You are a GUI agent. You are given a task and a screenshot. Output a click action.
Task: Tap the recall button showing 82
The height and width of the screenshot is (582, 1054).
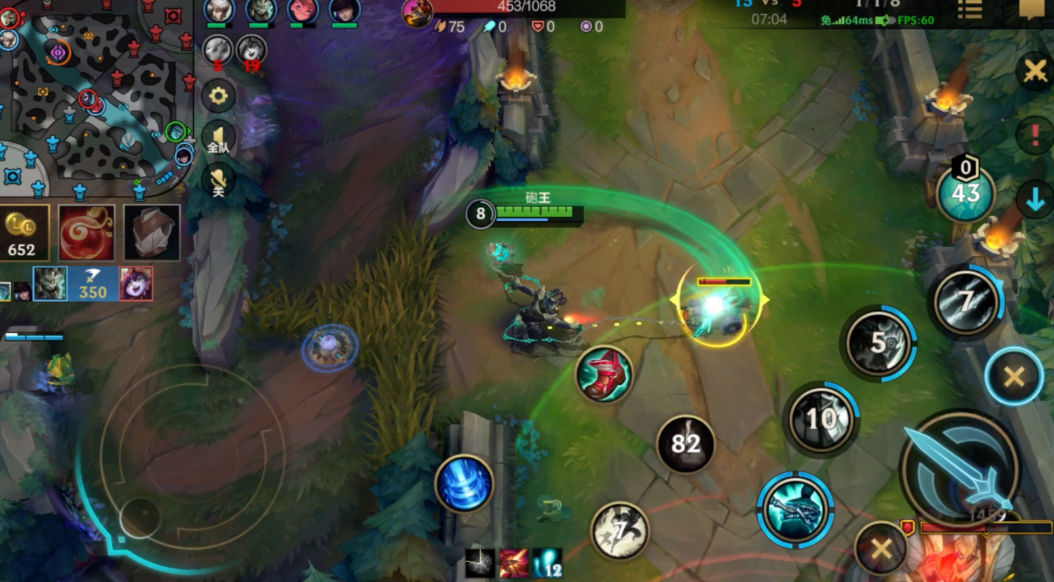[686, 443]
